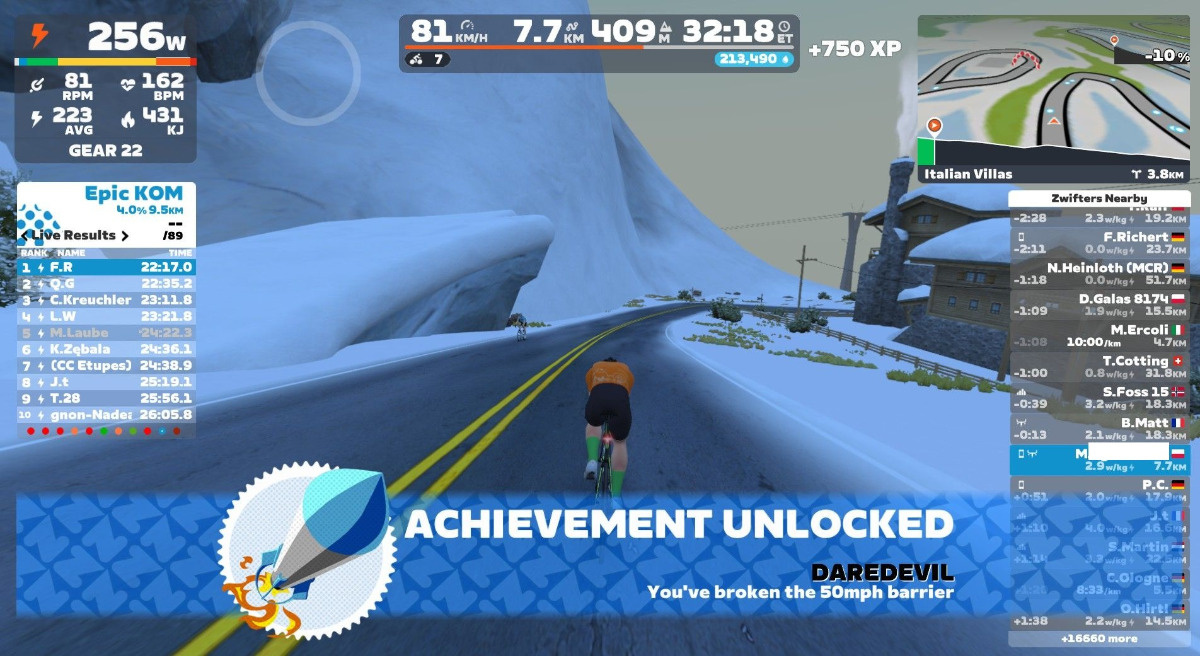
Task: Pick T.28 from the live results
Action: tap(106, 398)
